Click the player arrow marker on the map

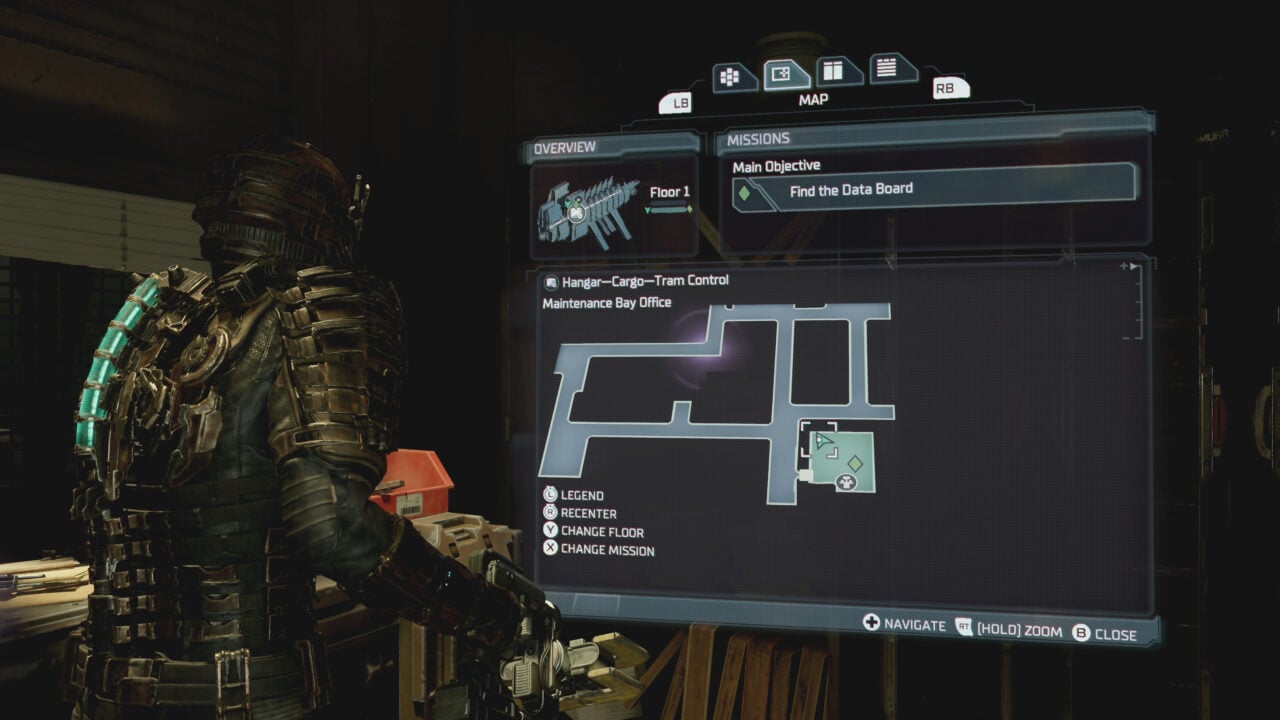point(825,442)
